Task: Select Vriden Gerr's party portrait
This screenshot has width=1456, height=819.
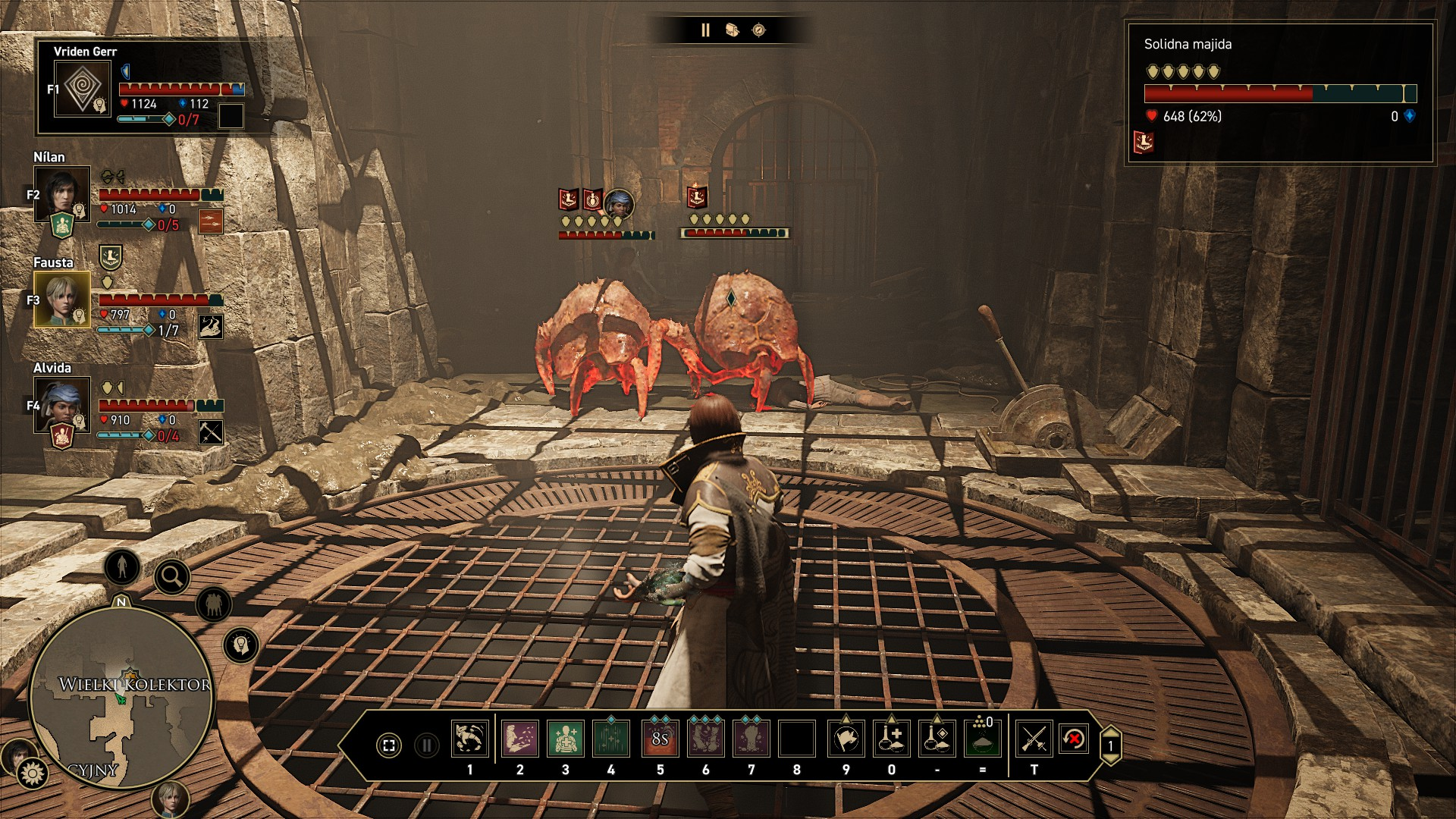Action: tap(83, 89)
